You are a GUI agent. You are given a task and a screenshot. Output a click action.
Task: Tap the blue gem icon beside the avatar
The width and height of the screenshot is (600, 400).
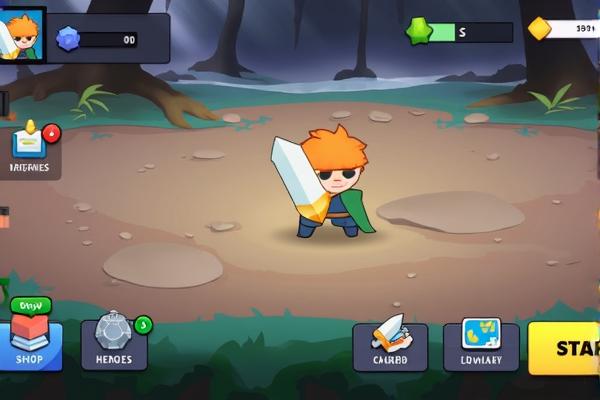click(x=69, y=39)
